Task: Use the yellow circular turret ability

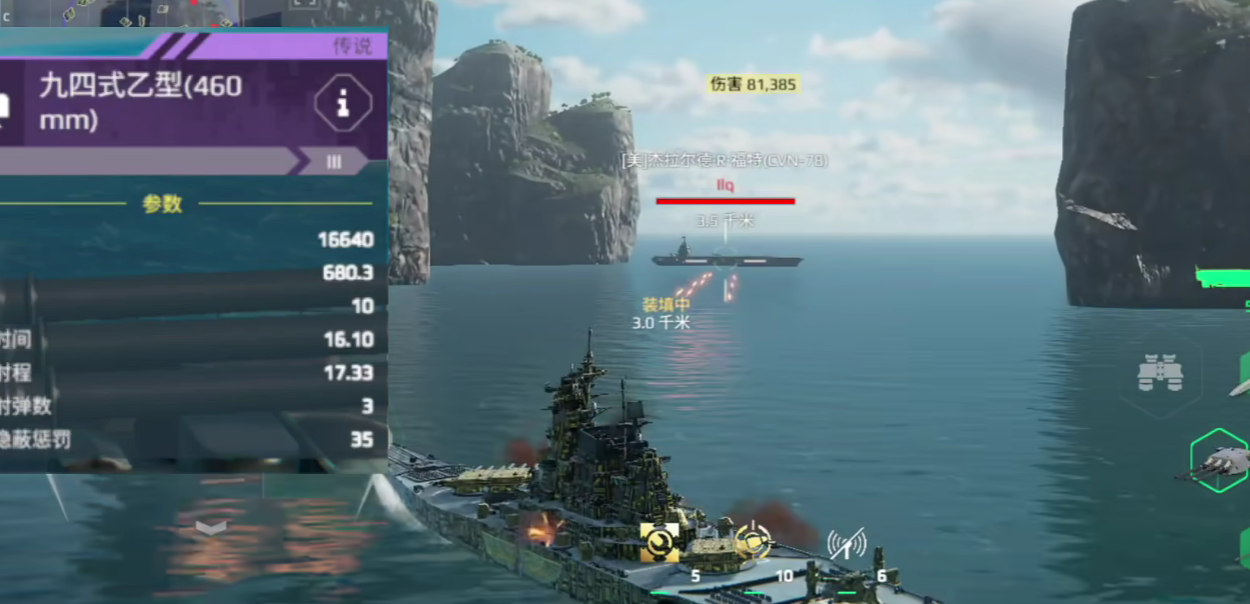Action: click(x=753, y=541)
